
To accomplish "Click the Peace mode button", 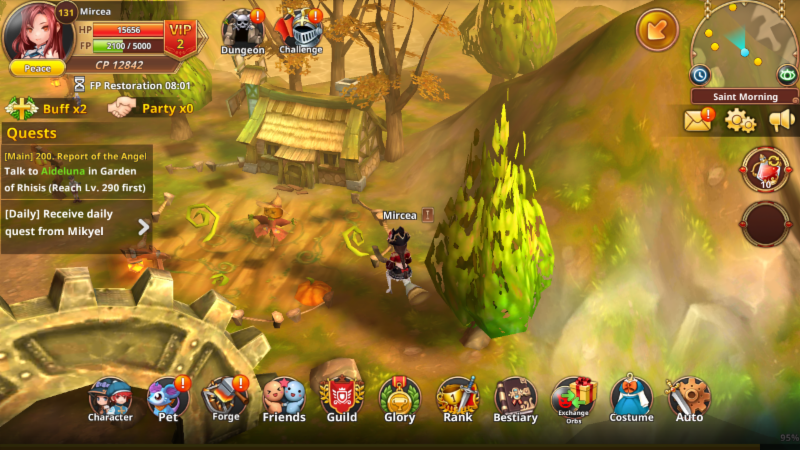I will point(37,68).
